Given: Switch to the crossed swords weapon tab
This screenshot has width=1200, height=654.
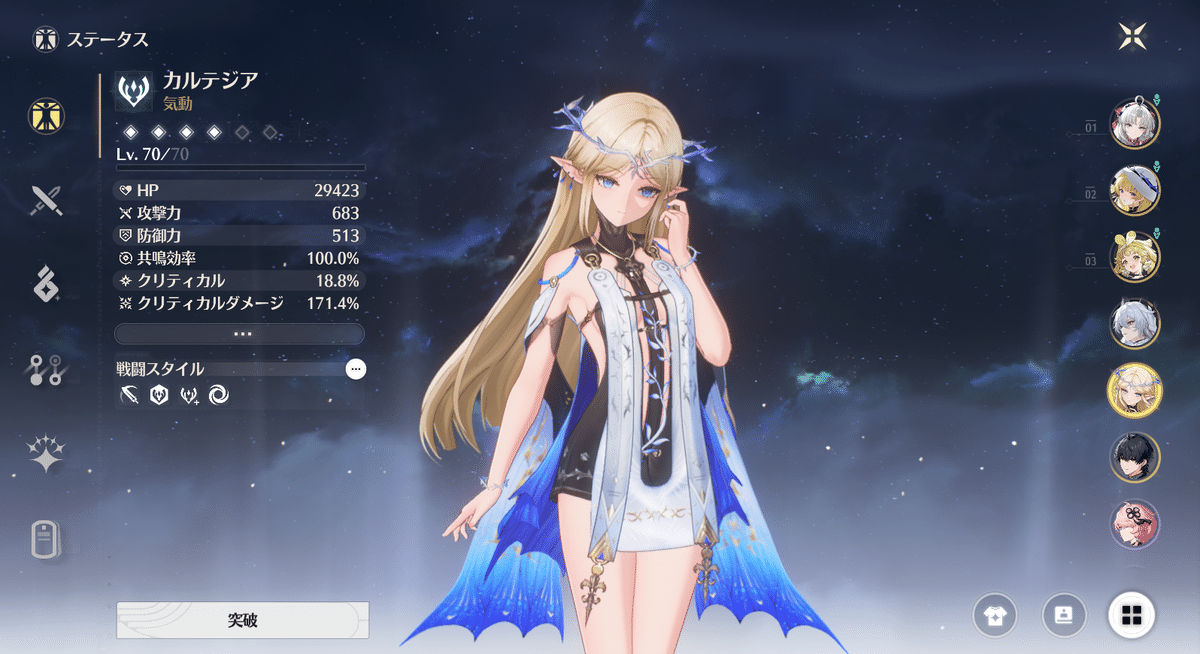Looking at the screenshot, I should click(46, 200).
